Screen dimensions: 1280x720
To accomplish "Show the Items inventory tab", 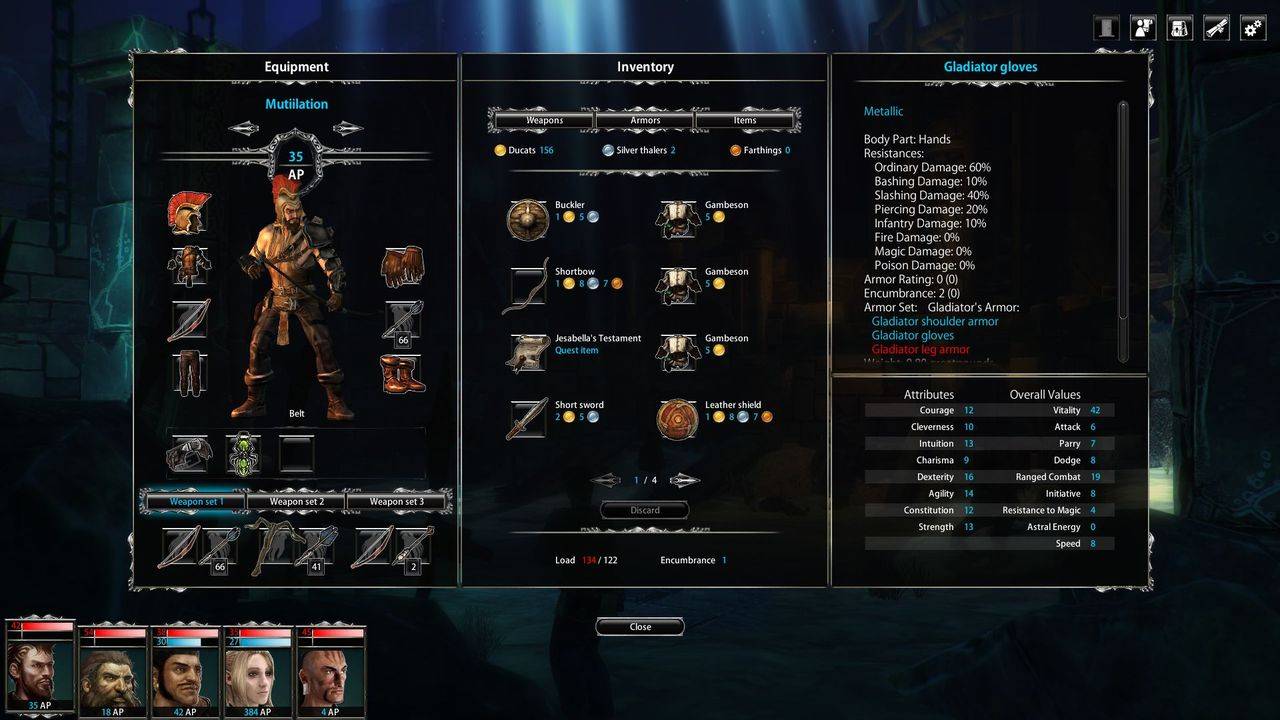I will point(745,120).
